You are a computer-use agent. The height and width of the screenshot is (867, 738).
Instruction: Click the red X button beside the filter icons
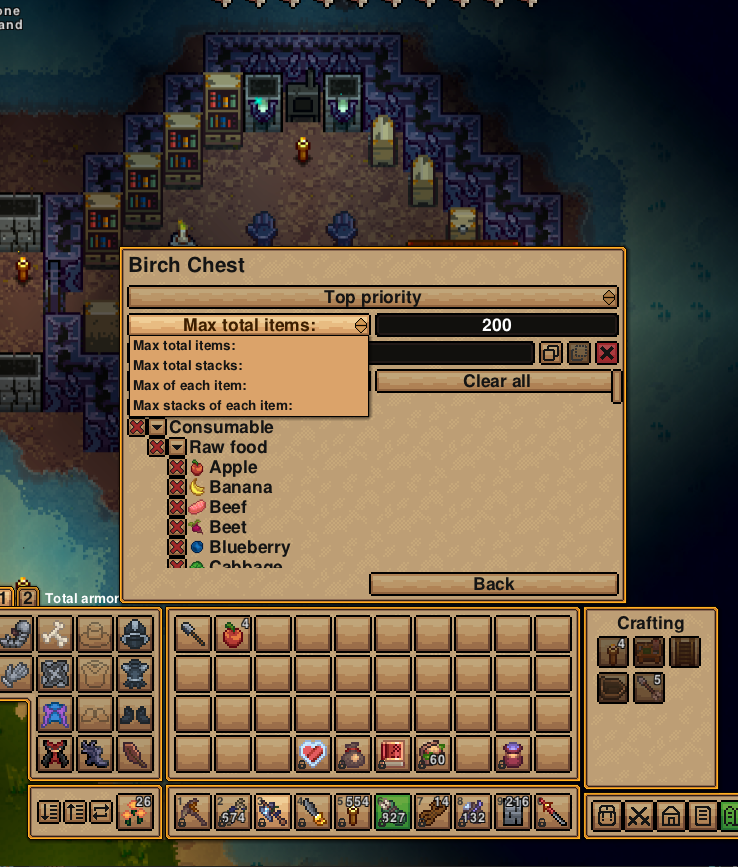click(x=607, y=353)
